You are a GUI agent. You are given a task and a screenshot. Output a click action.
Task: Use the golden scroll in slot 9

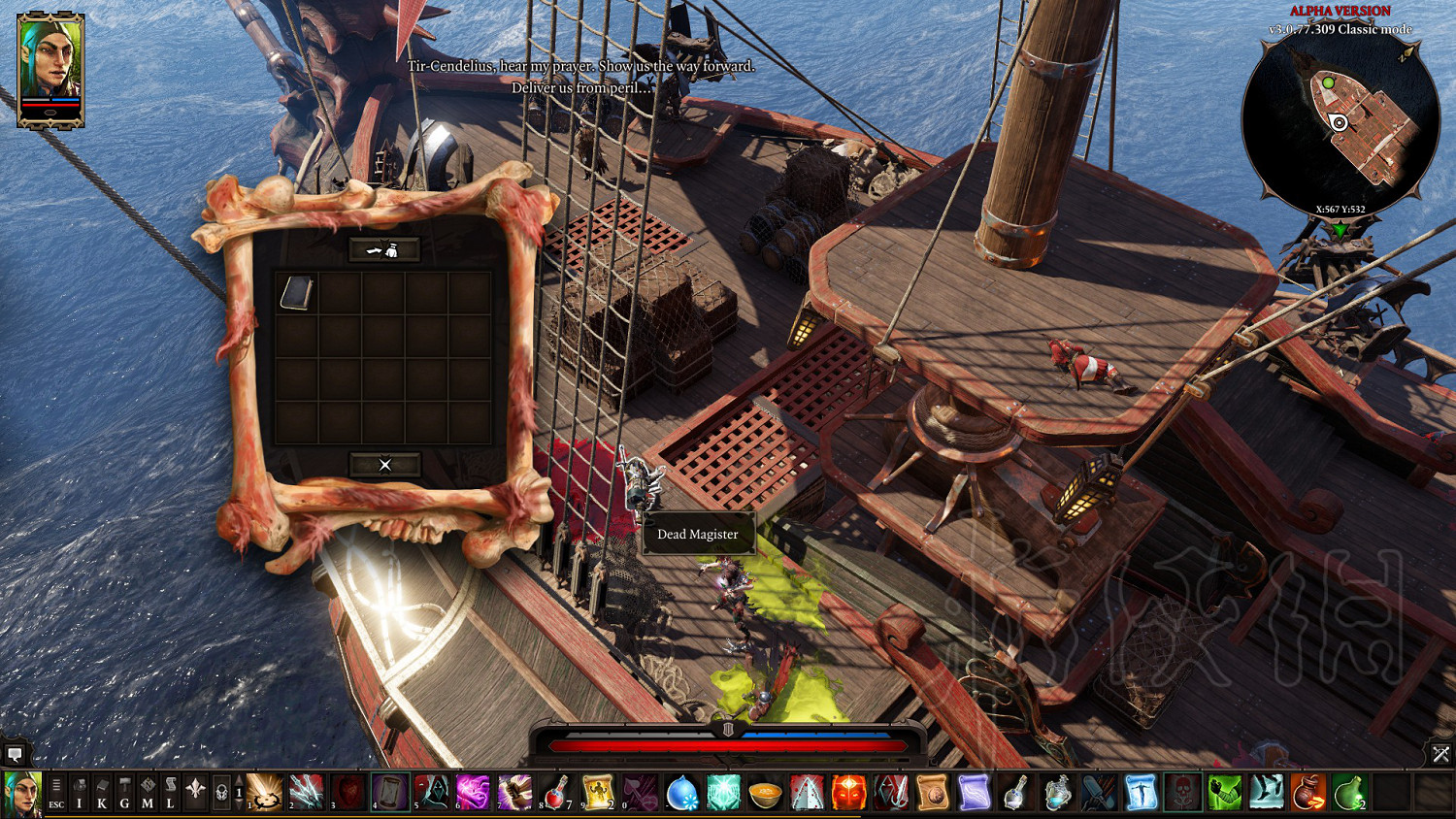(x=598, y=792)
